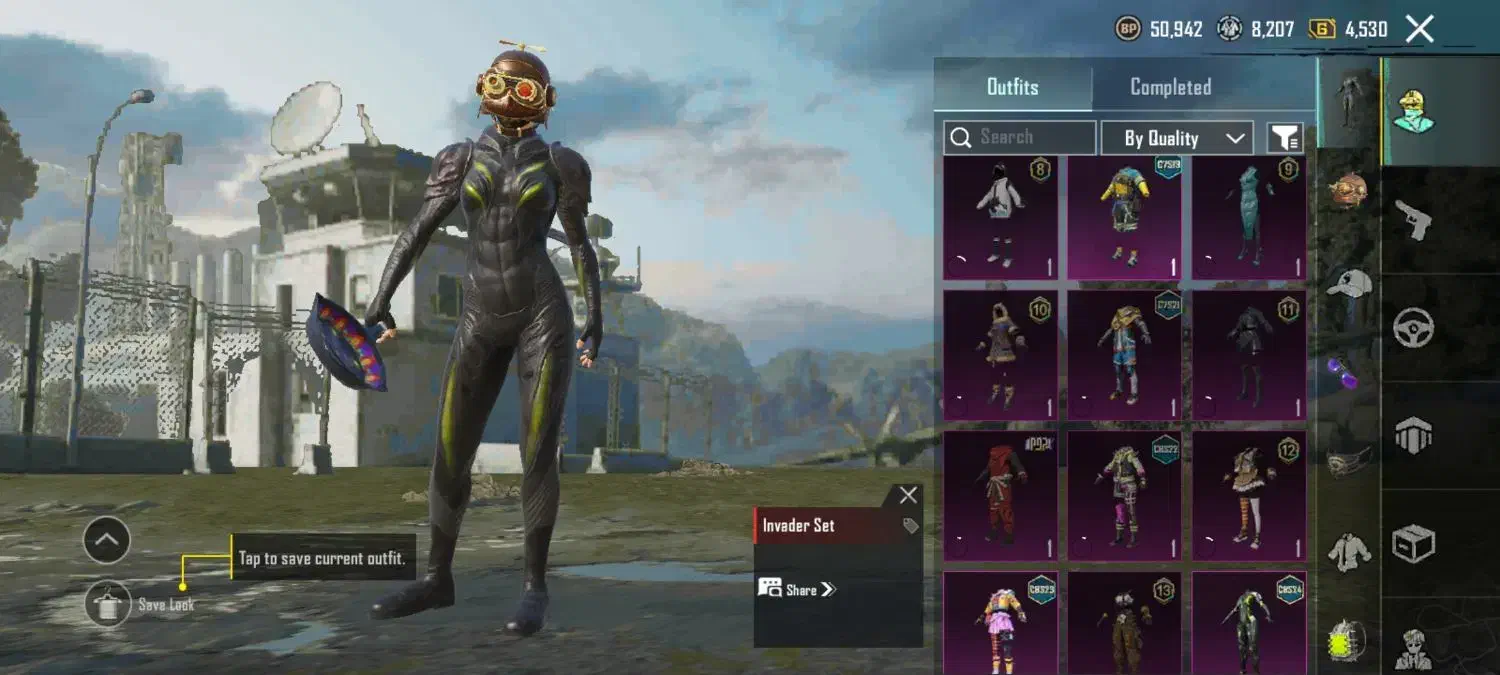This screenshot has height=675, width=1500.
Task: Open the crate box category
Action: click(x=1413, y=543)
